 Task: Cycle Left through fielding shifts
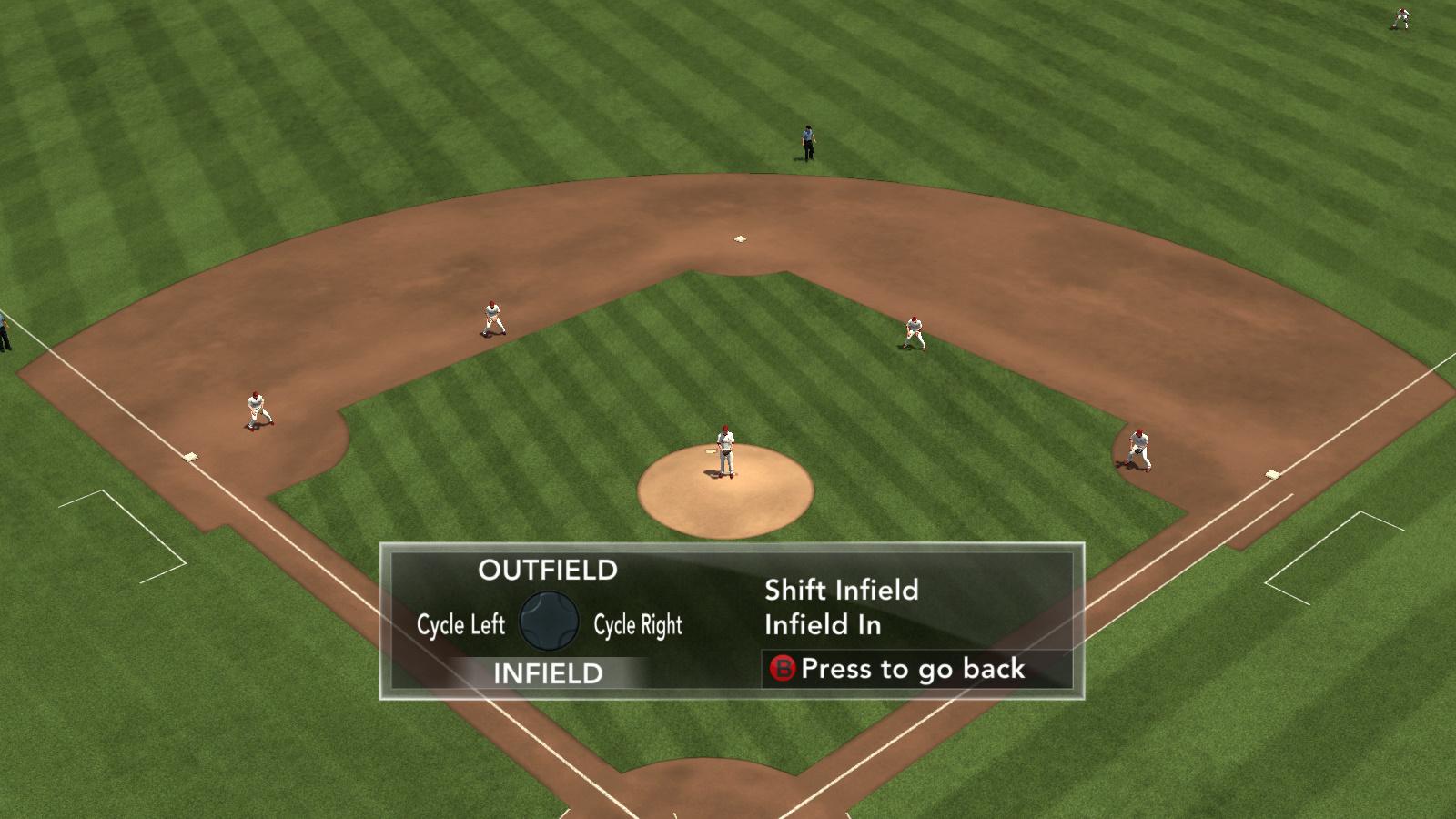click(x=460, y=624)
